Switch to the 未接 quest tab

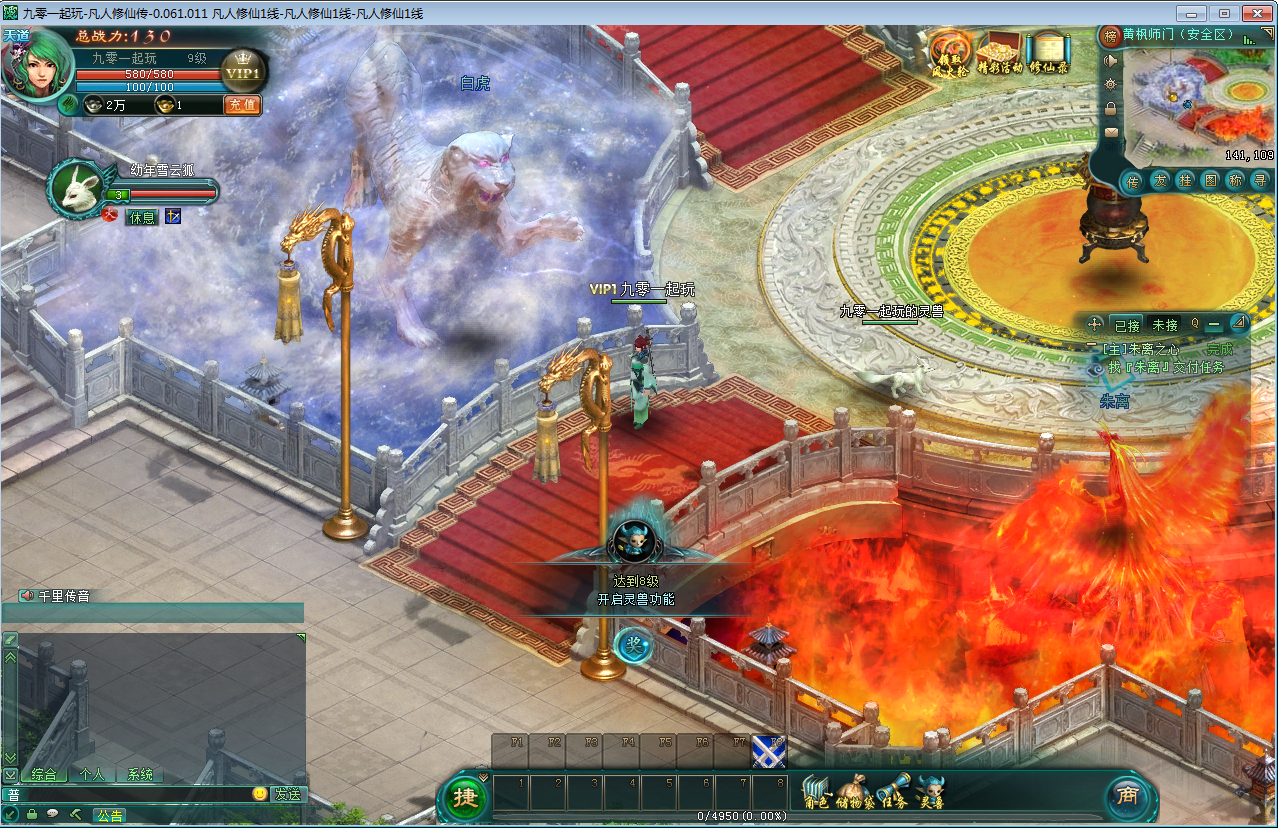pyautogui.click(x=1165, y=325)
